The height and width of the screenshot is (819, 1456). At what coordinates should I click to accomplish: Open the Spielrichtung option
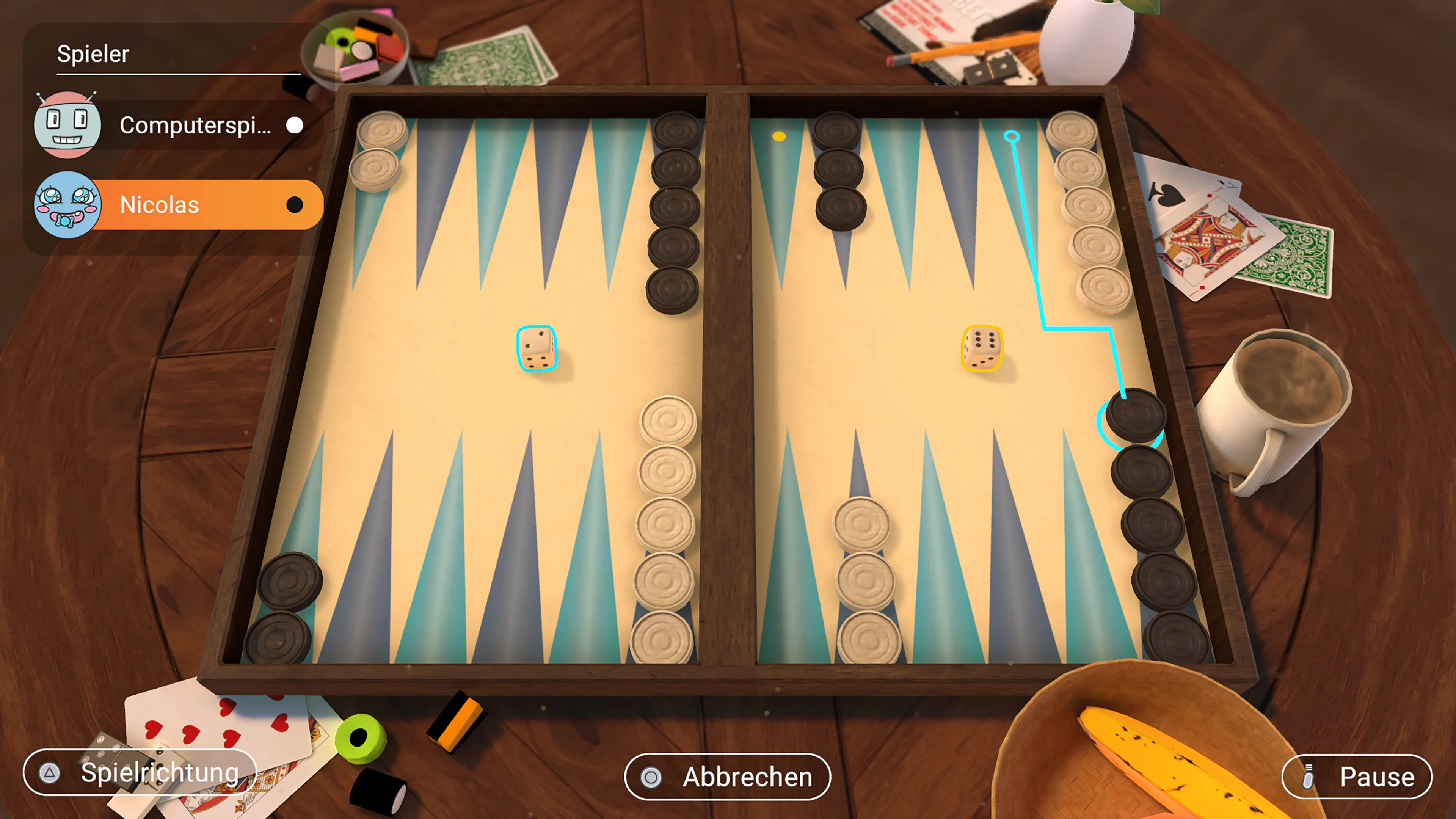[x=140, y=772]
